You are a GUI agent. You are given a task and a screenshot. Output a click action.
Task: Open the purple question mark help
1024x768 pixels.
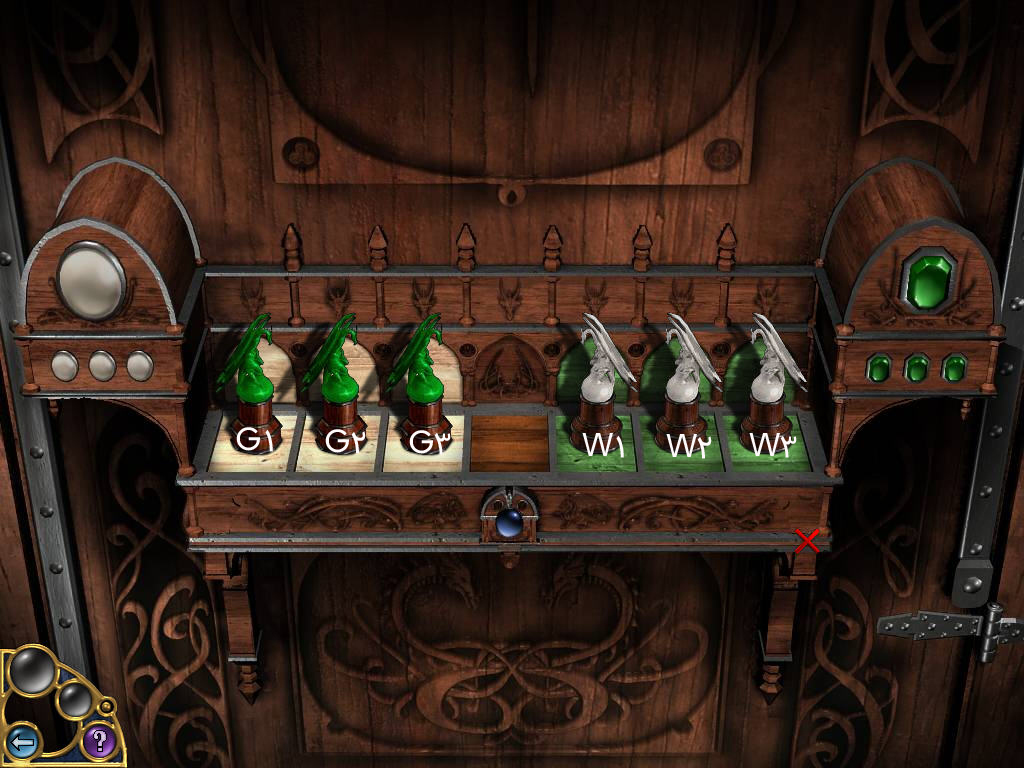coord(98,741)
